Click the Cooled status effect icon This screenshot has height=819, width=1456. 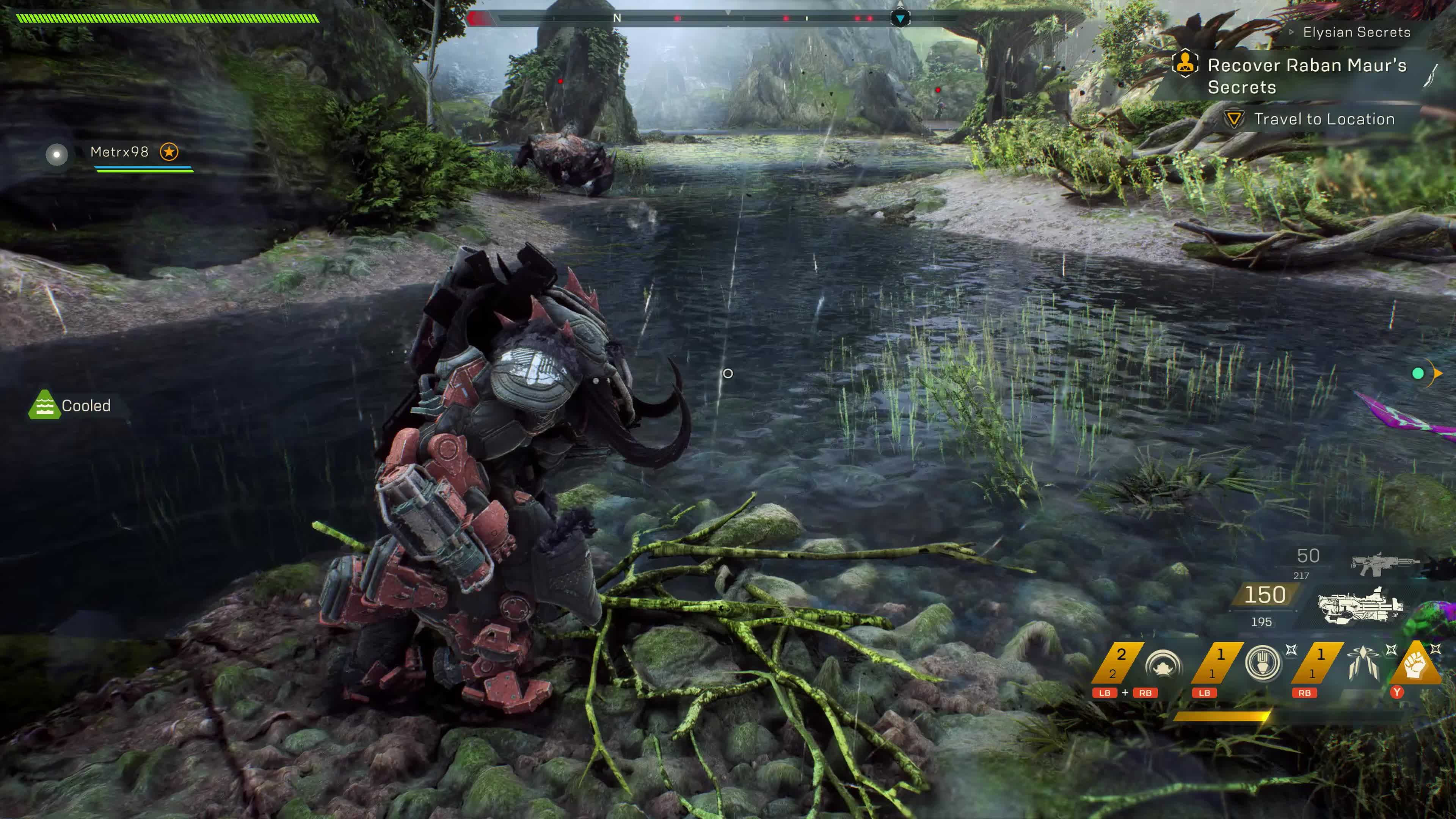coord(44,405)
